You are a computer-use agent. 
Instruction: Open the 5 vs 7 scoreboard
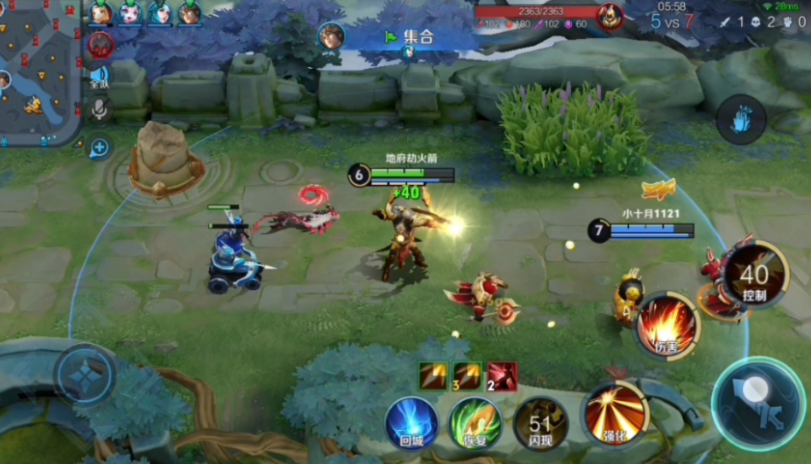pyautogui.click(x=672, y=21)
